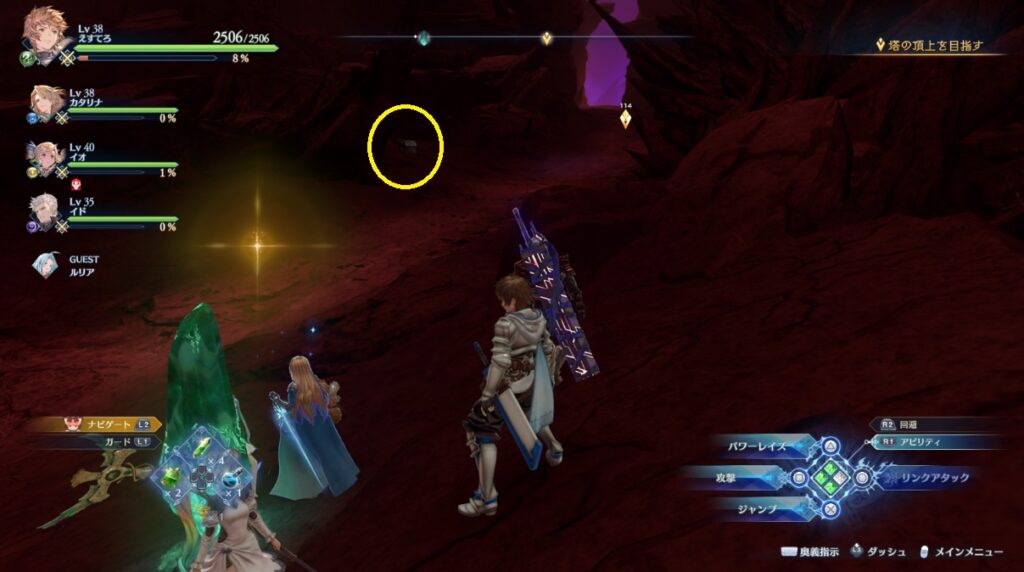Click the guest ルリア portrait
Screen dimensions: 1024x572
tap(43, 263)
